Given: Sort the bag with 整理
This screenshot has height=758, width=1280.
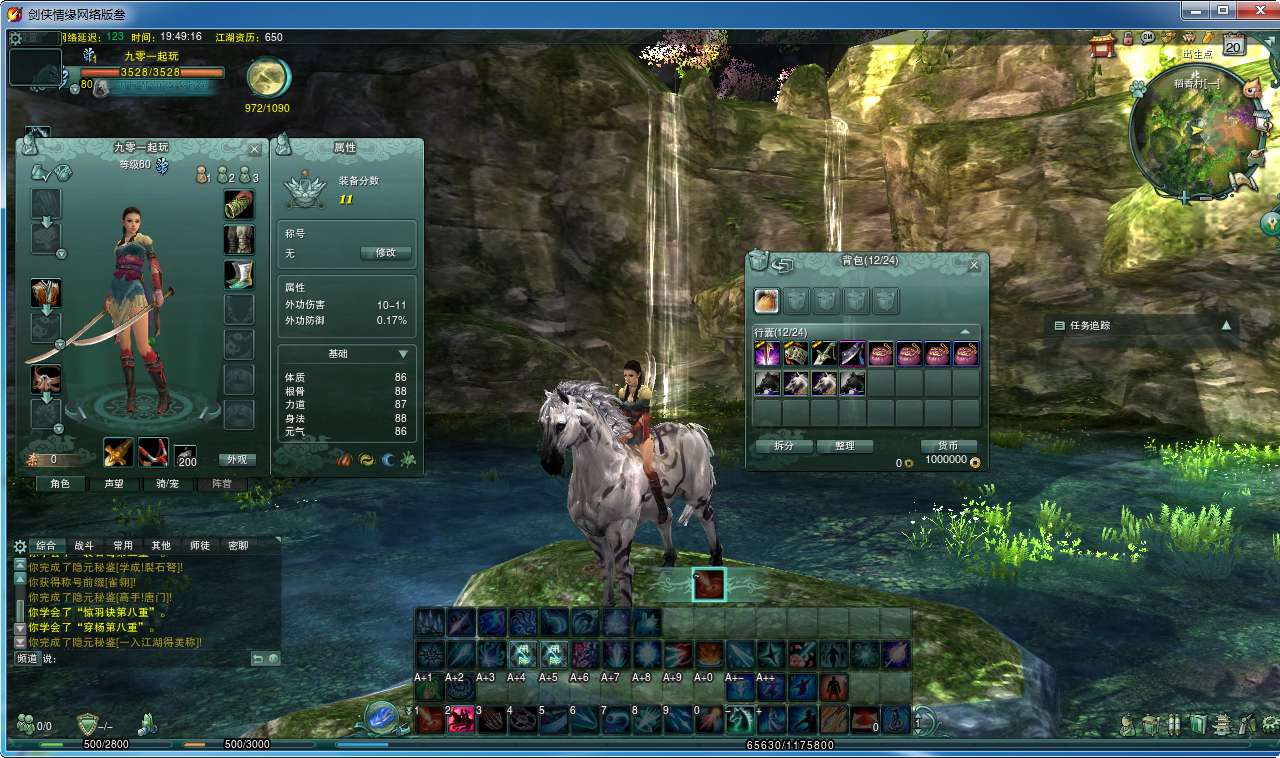Looking at the screenshot, I should pos(844,446).
